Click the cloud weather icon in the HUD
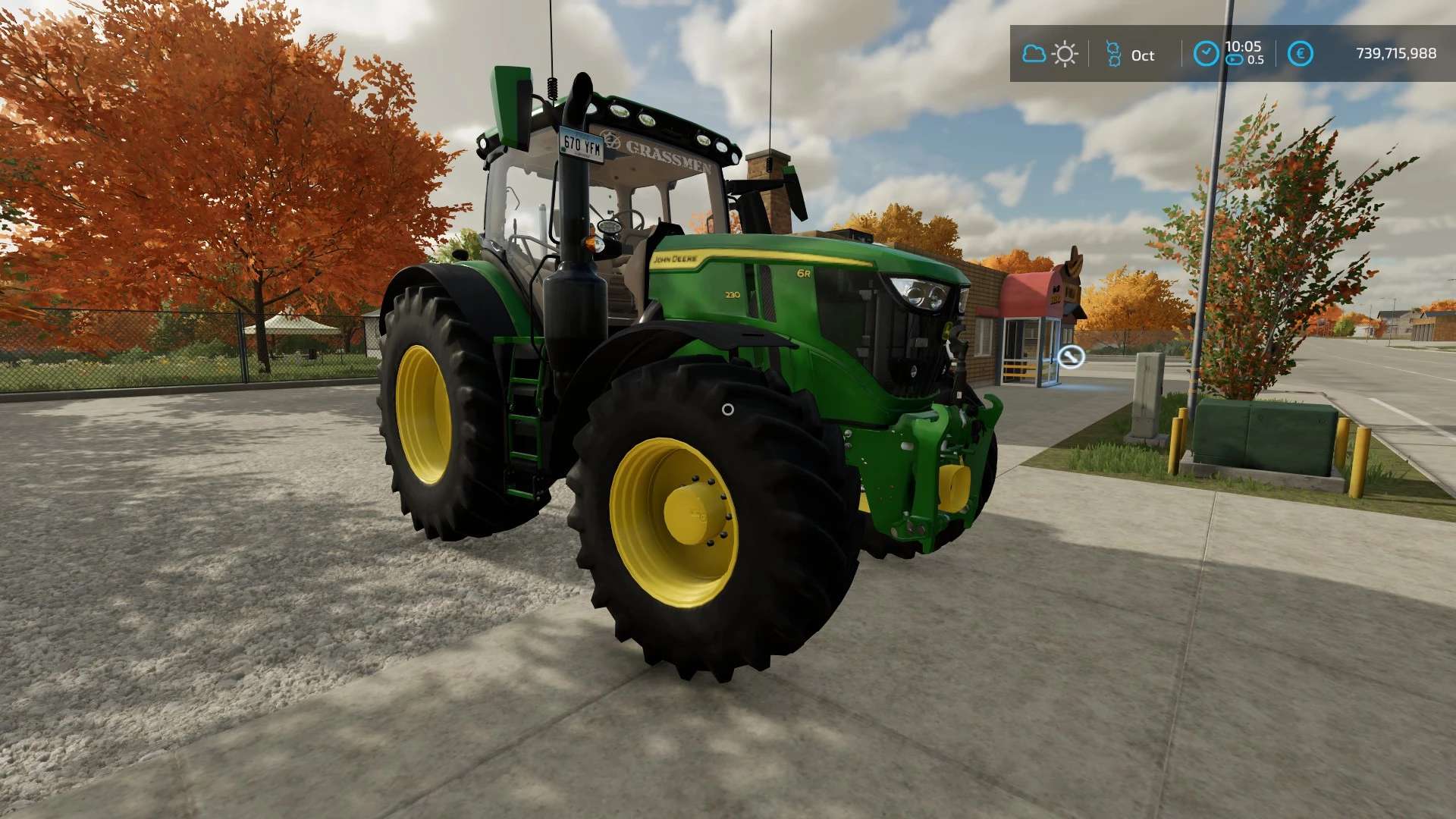The height and width of the screenshot is (819, 1456). (x=1034, y=53)
